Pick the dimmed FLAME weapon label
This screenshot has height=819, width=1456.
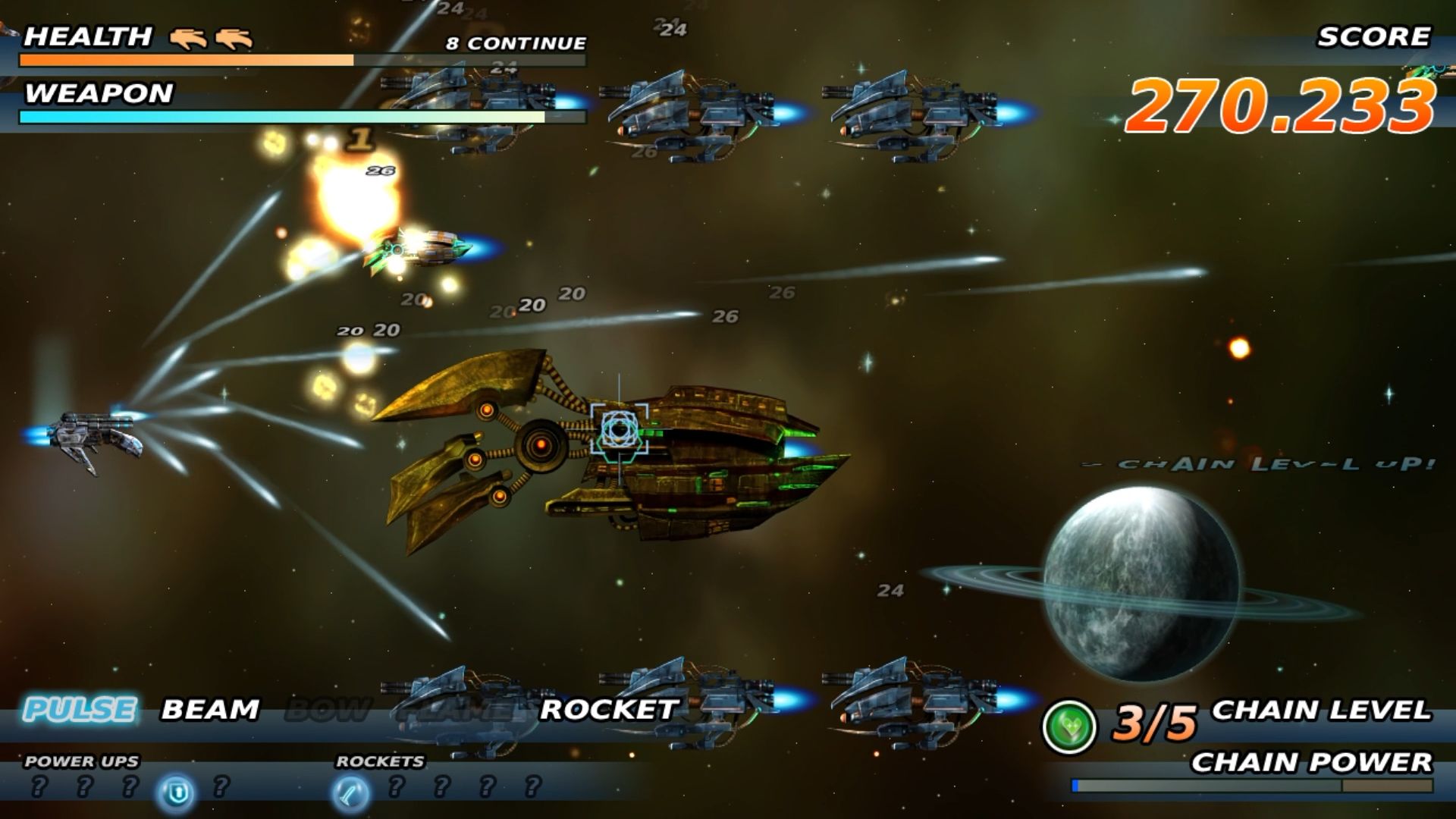pyautogui.click(x=455, y=710)
